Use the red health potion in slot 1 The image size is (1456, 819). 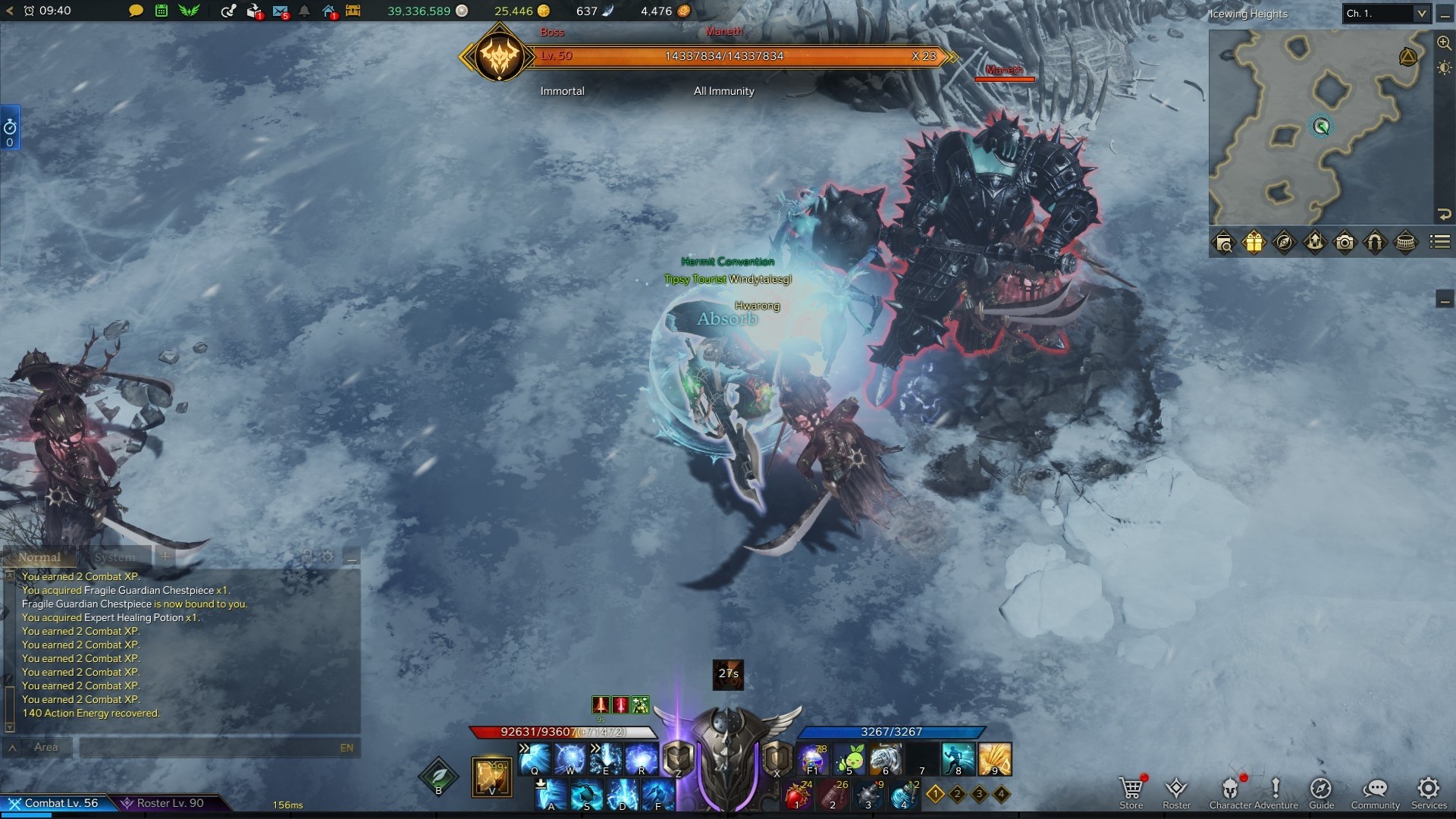pyautogui.click(x=796, y=795)
